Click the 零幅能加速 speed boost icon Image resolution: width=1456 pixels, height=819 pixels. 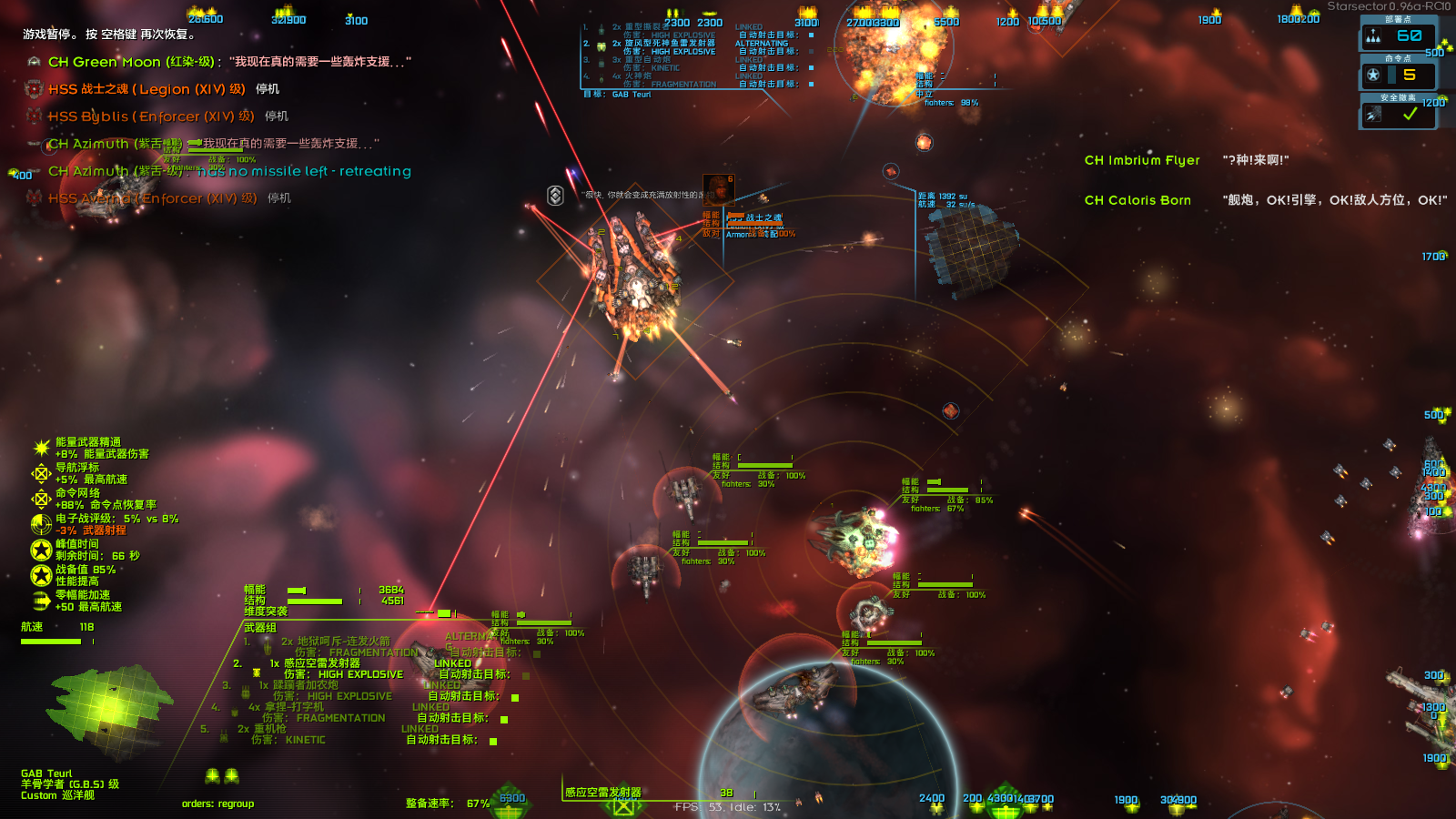pyautogui.click(x=41, y=601)
